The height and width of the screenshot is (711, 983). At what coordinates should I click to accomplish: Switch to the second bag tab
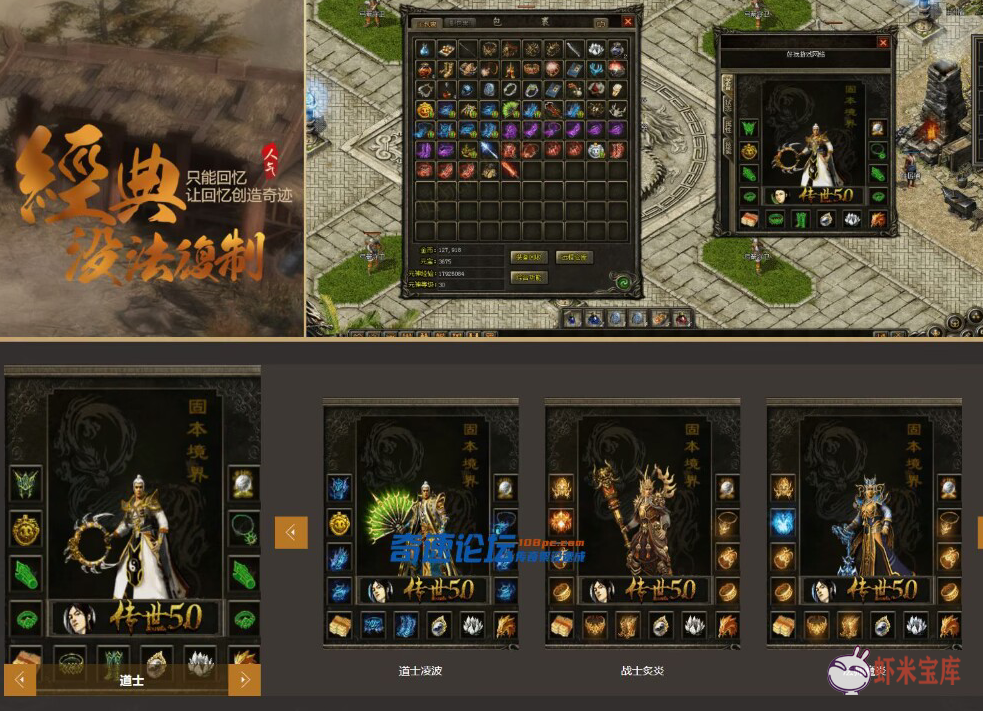(x=458, y=22)
